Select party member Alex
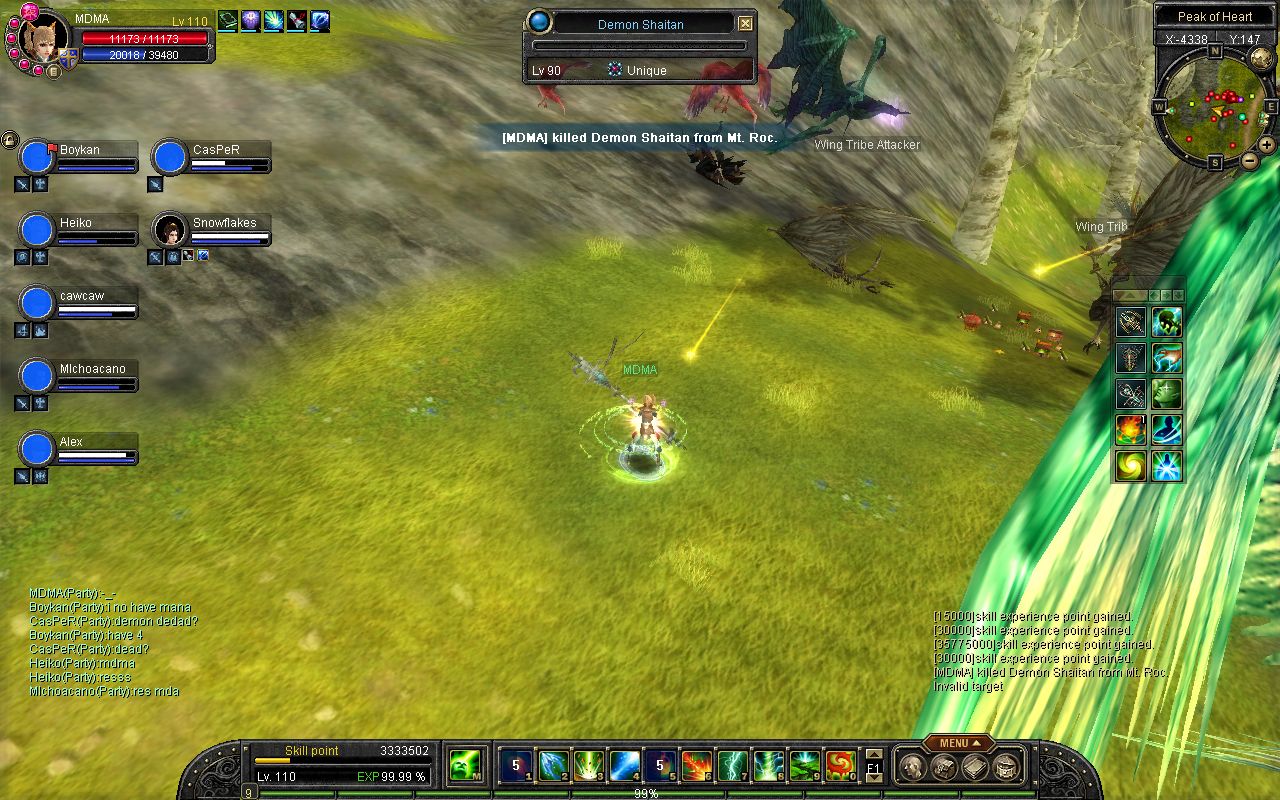This screenshot has height=800, width=1280. pos(37,449)
